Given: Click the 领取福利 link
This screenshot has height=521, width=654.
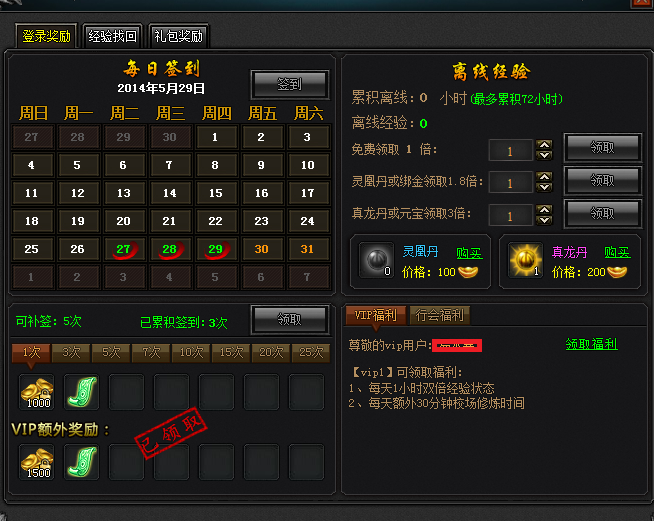Looking at the screenshot, I should (591, 344).
